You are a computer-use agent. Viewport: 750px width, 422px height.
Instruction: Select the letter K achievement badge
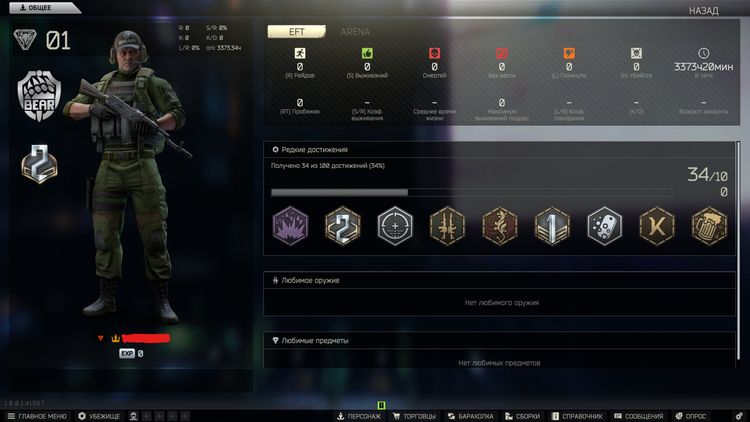click(x=657, y=224)
